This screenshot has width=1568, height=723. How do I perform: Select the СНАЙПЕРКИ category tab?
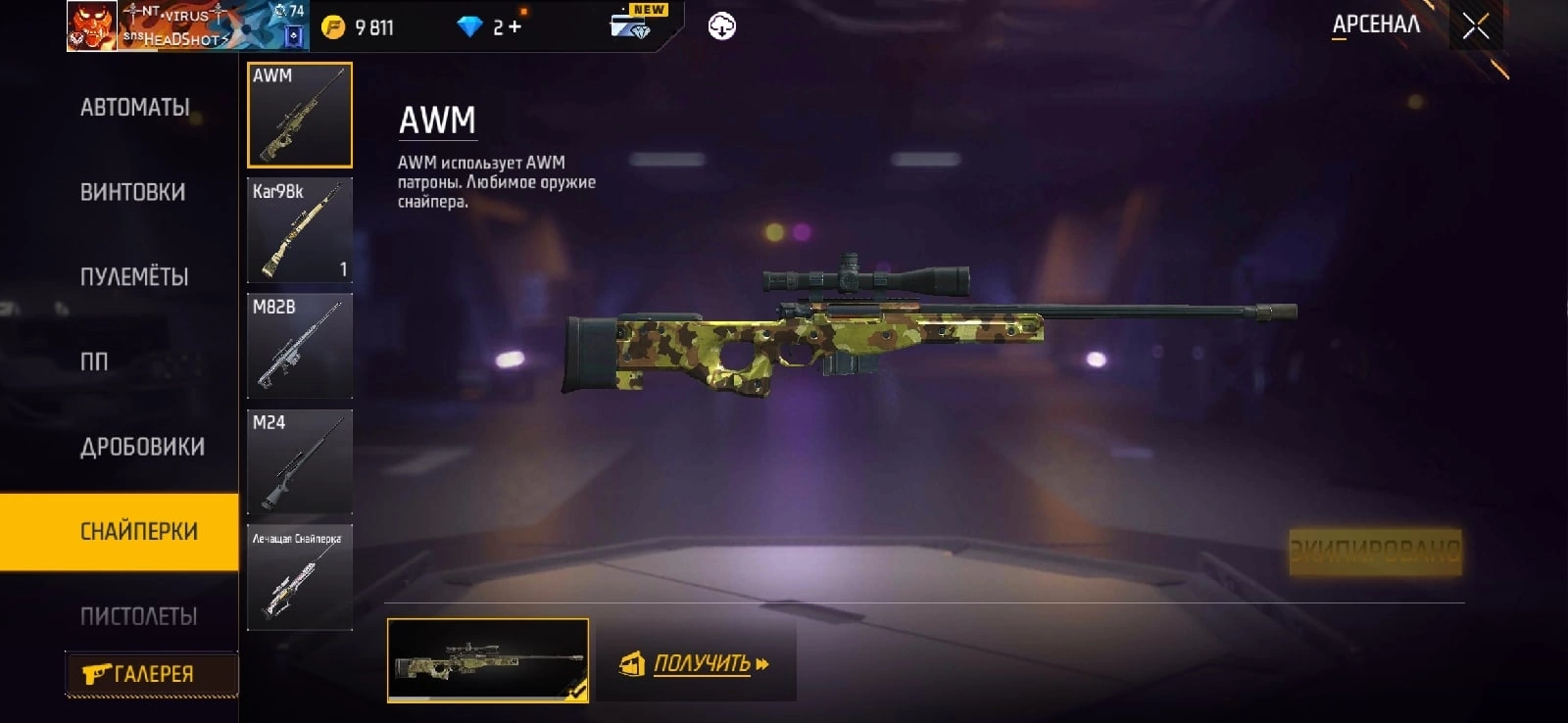point(138,531)
